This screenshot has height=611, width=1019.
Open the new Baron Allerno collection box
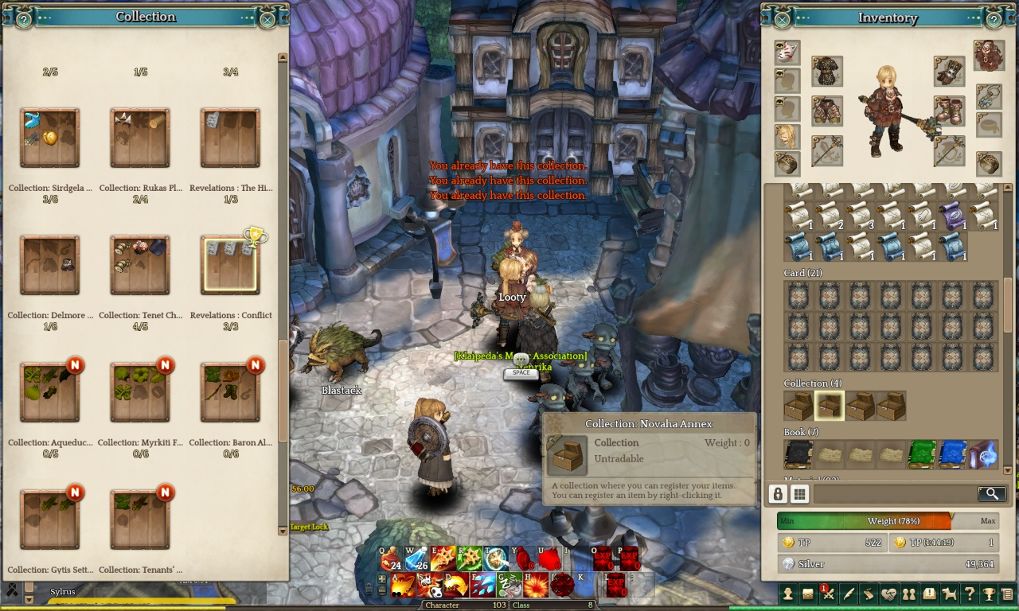[230, 392]
